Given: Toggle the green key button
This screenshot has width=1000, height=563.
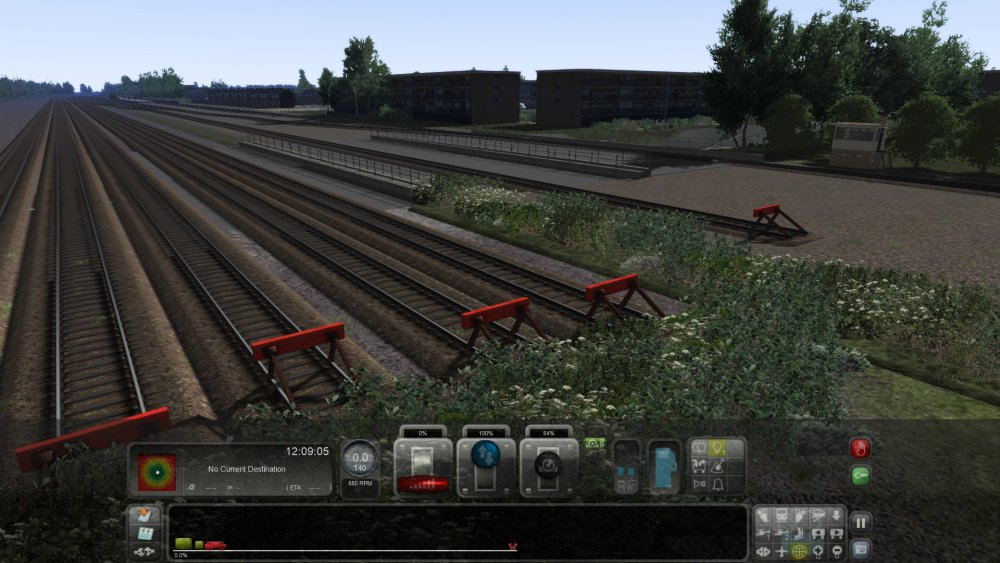Looking at the screenshot, I should 860,476.
